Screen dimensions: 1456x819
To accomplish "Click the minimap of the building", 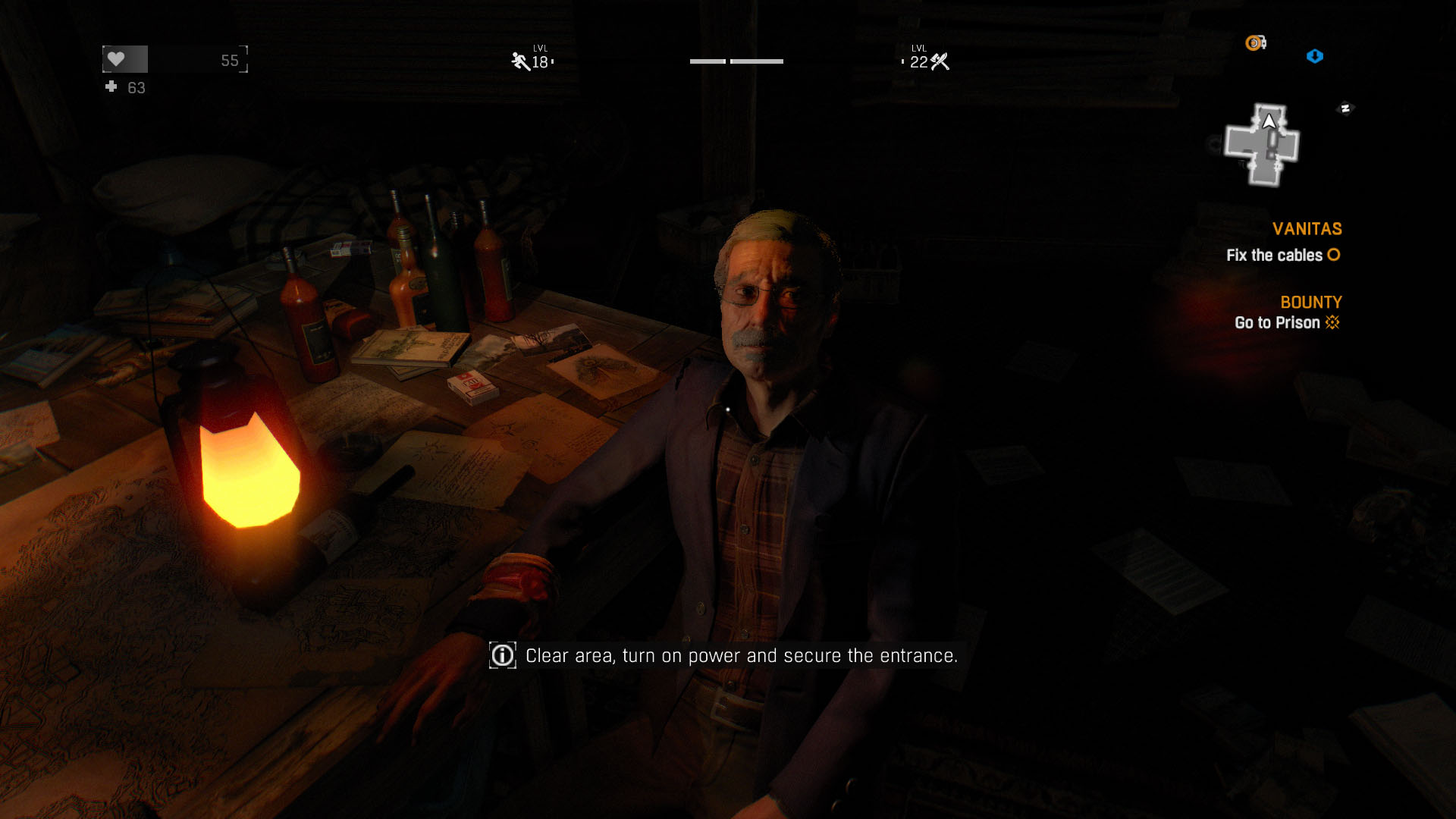I will point(1262,144).
